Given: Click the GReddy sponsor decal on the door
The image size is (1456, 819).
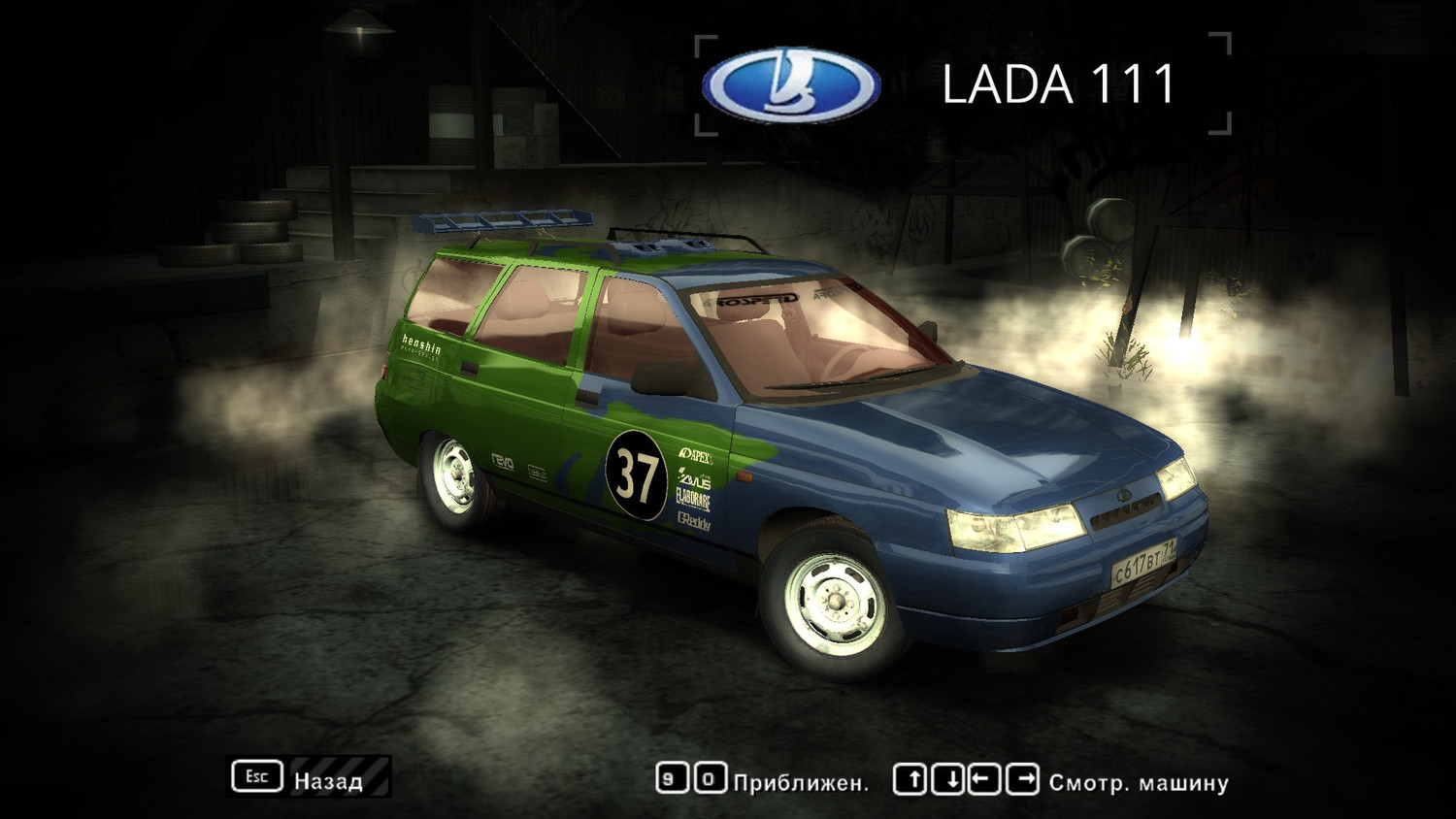Looking at the screenshot, I should pos(694,522).
